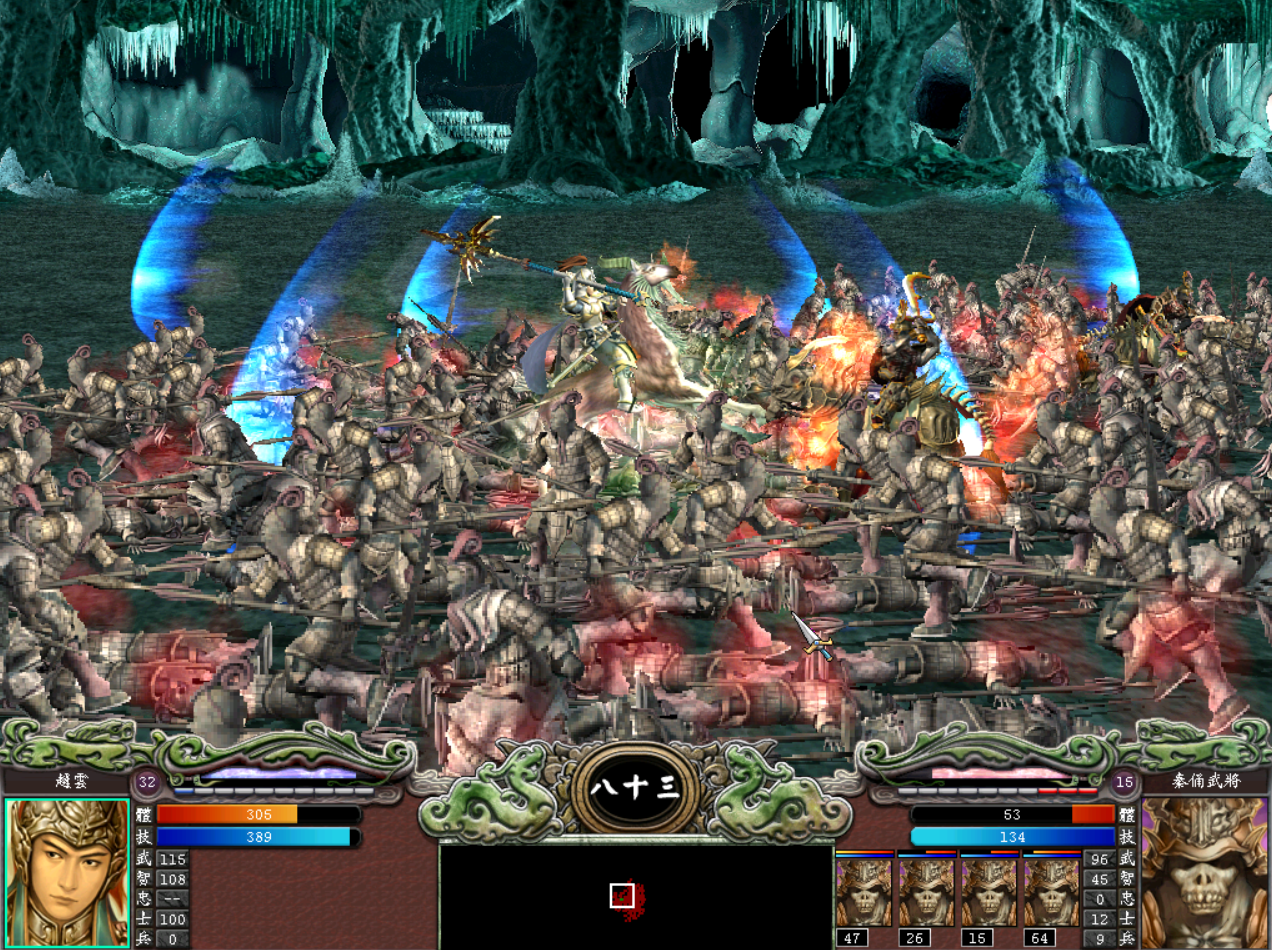This screenshot has width=1272, height=950.
Task: Choose the skull officer portrait numbered 47
Action: tap(863, 891)
